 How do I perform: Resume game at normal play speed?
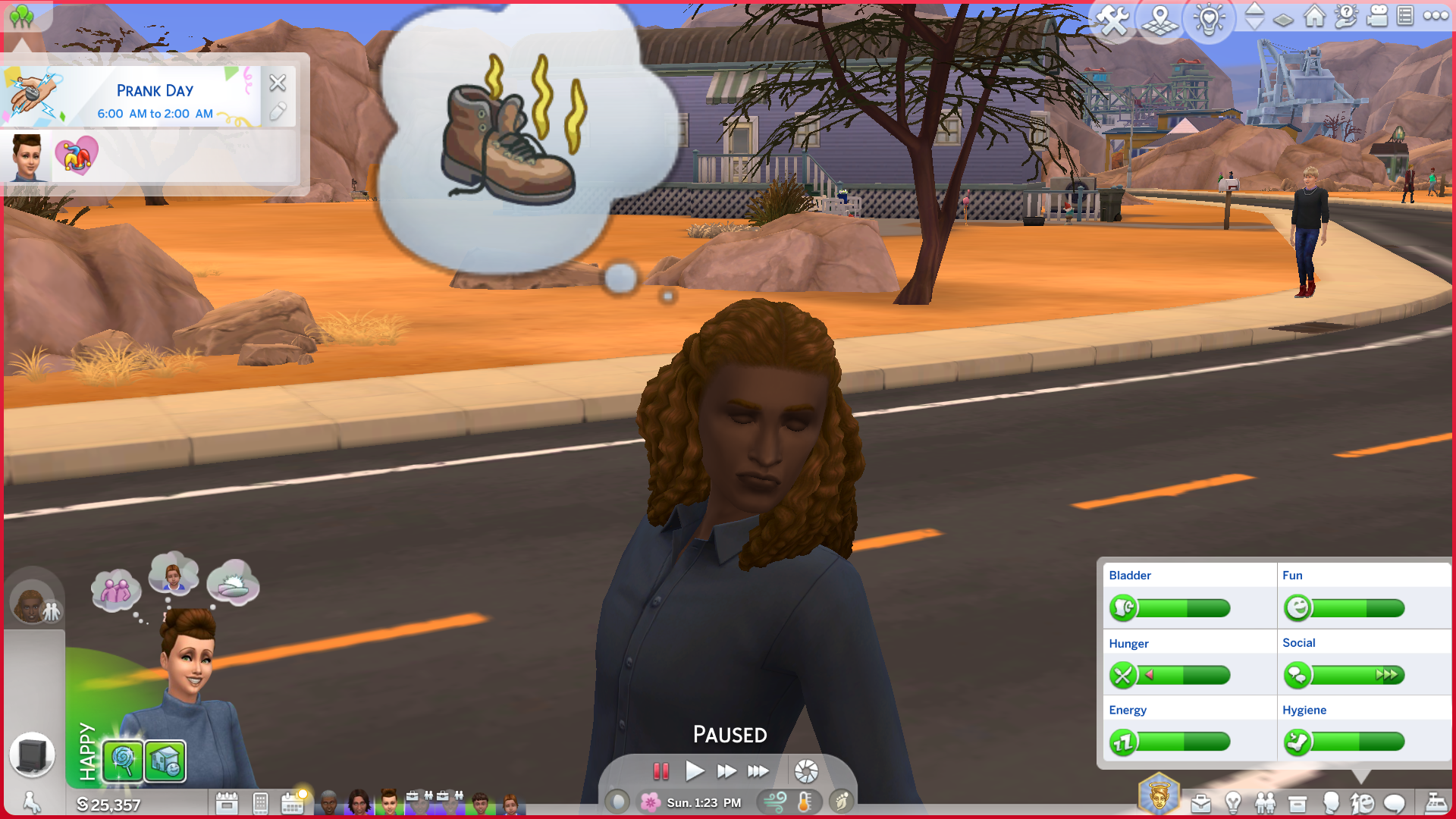point(694,771)
